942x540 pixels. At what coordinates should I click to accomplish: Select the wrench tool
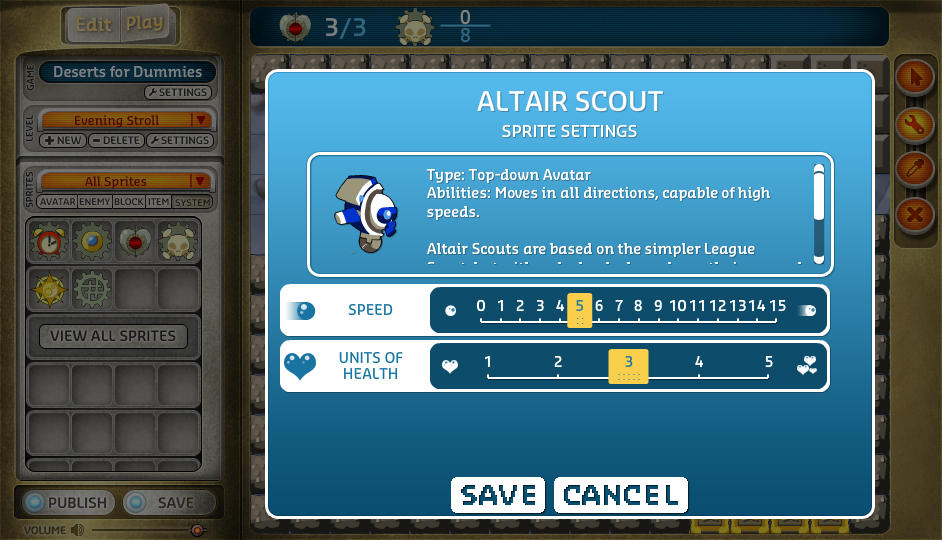(913, 123)
